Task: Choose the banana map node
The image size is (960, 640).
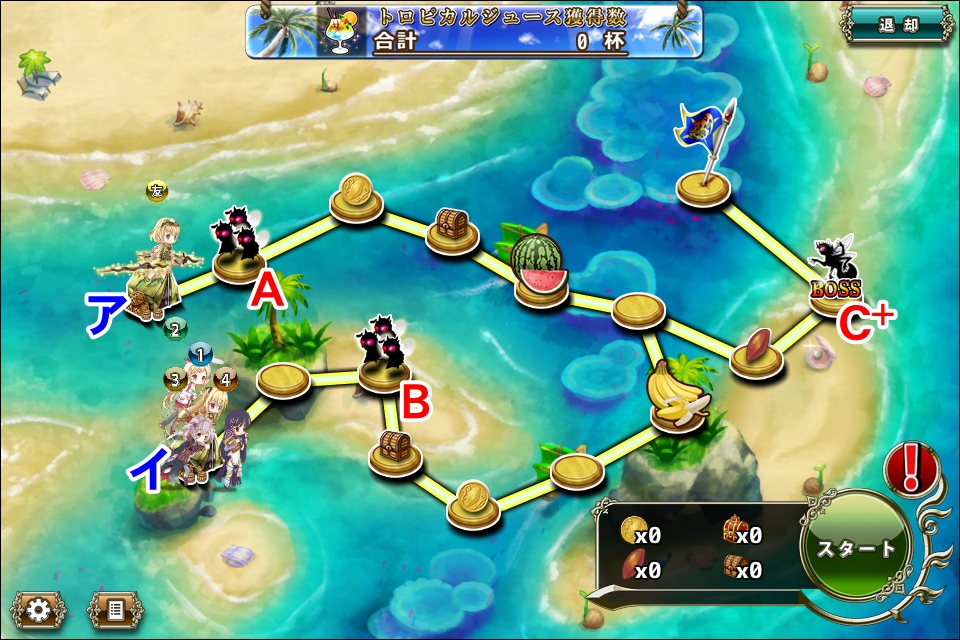Action: 679,399
